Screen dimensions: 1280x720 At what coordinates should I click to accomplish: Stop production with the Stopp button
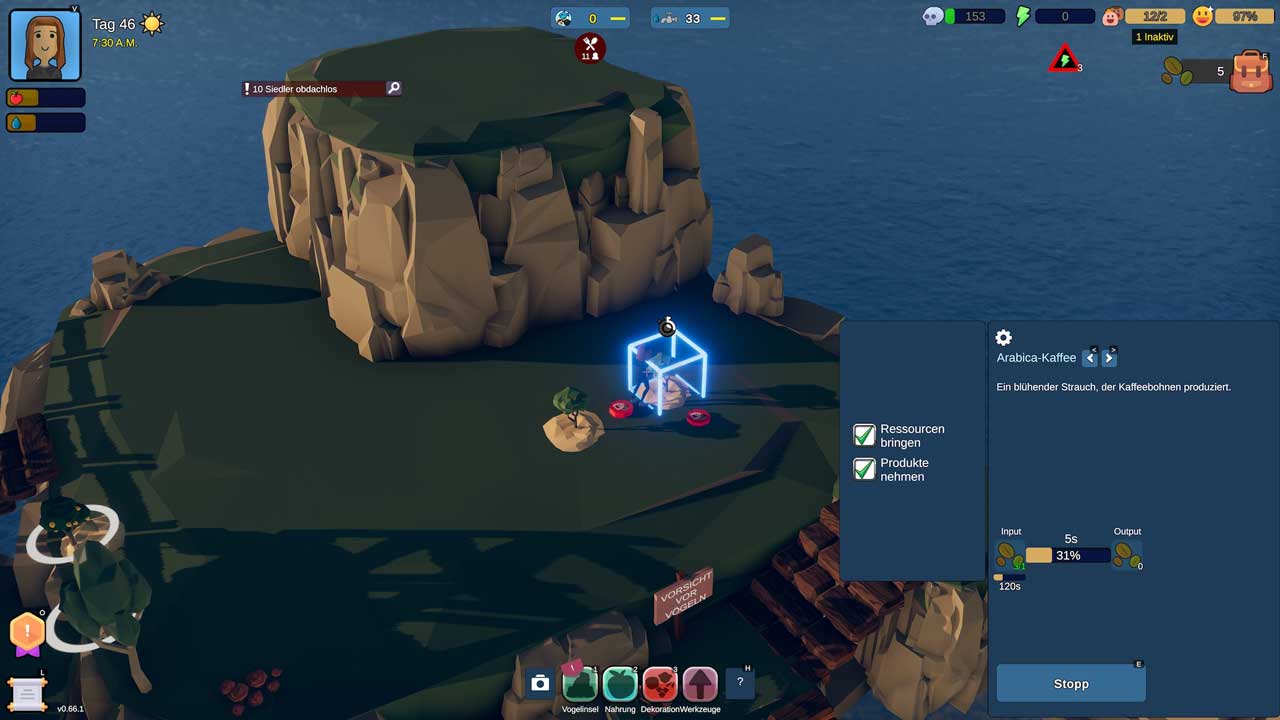point(1071,684)
